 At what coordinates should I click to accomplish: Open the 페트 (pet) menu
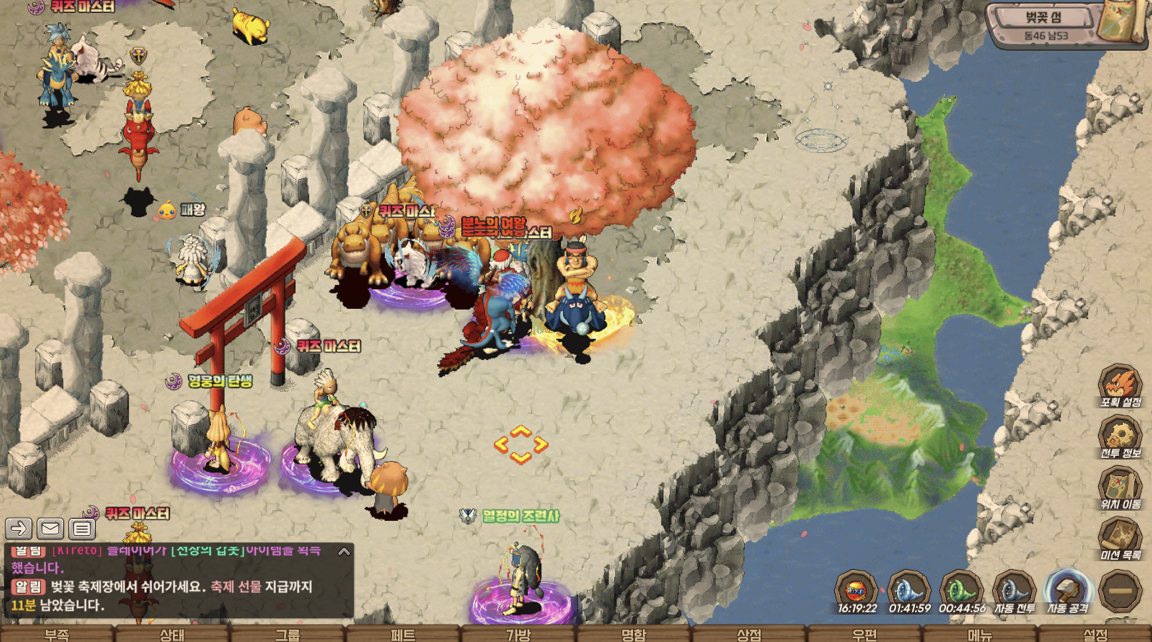coord(403,634)
